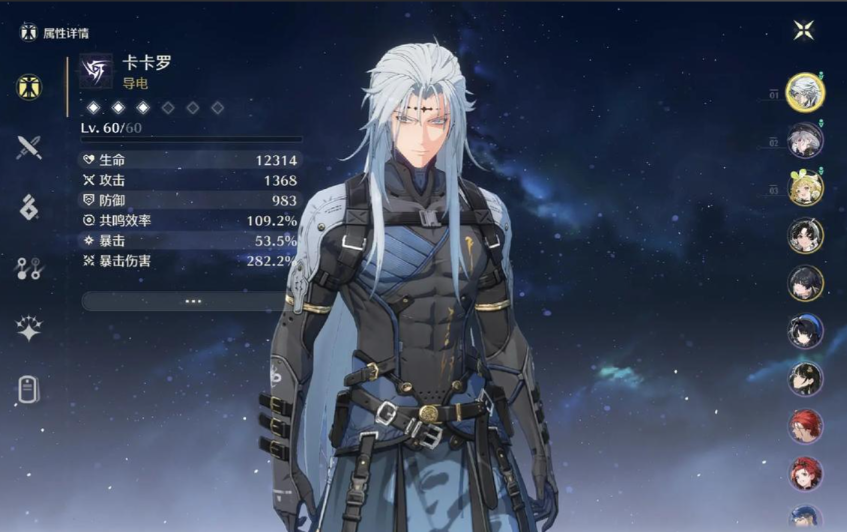Image resolution: width=847 pixels, height=532 pixels.
Task: Click the Electro element icon beside 卡卡罗
Action: 97,70
